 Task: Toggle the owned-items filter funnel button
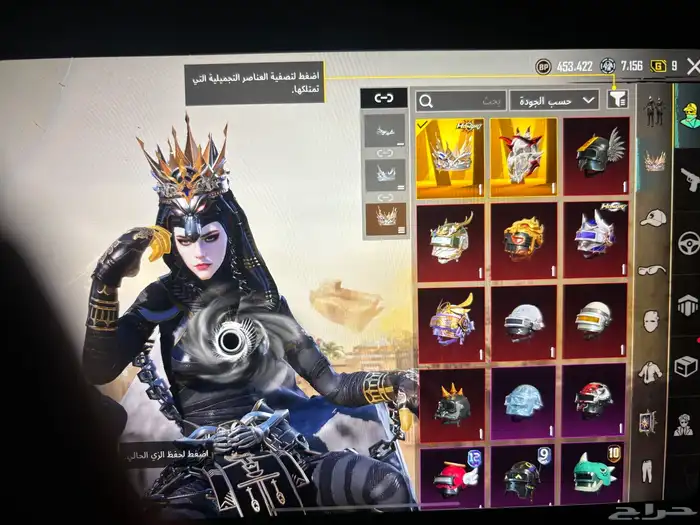pos(618,99)
